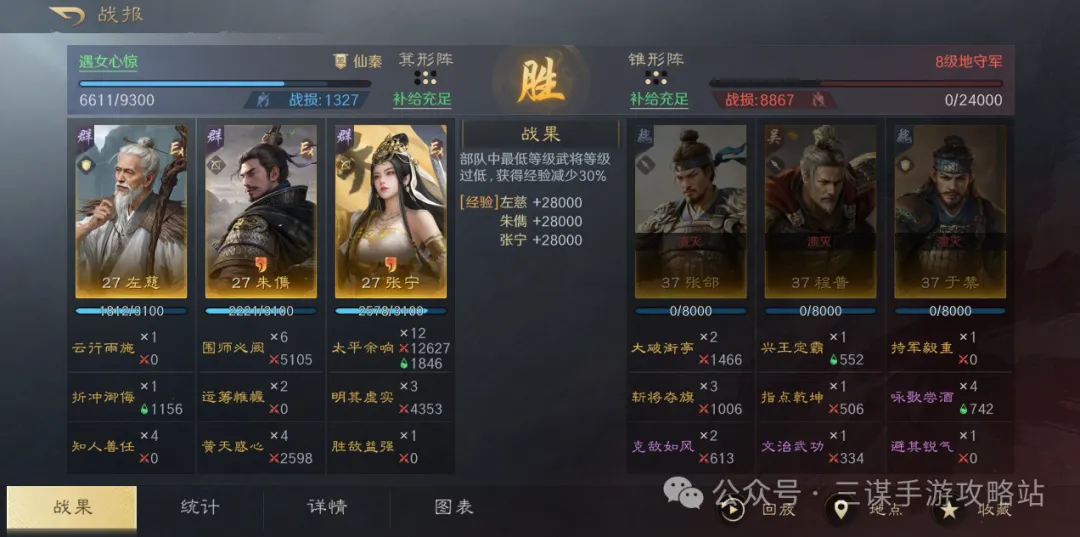Select the 左慈 hero portrait
This screenshot has height=537, width=1080.
pyautogui.click(x=131, y=211)
